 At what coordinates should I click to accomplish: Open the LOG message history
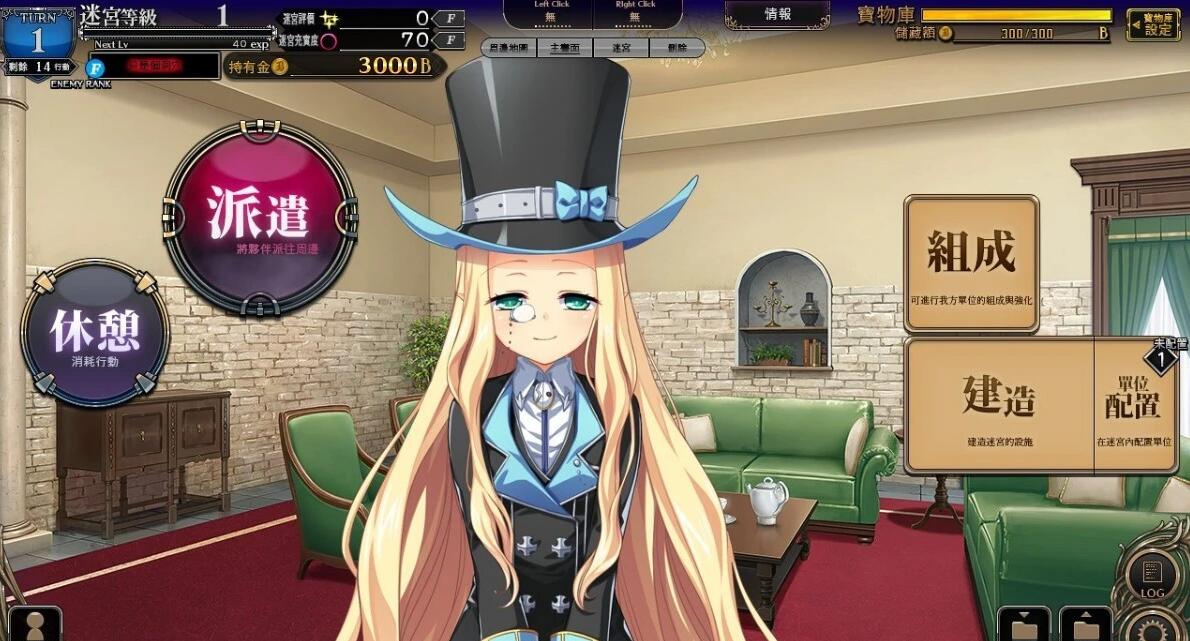coord(1152,578)
